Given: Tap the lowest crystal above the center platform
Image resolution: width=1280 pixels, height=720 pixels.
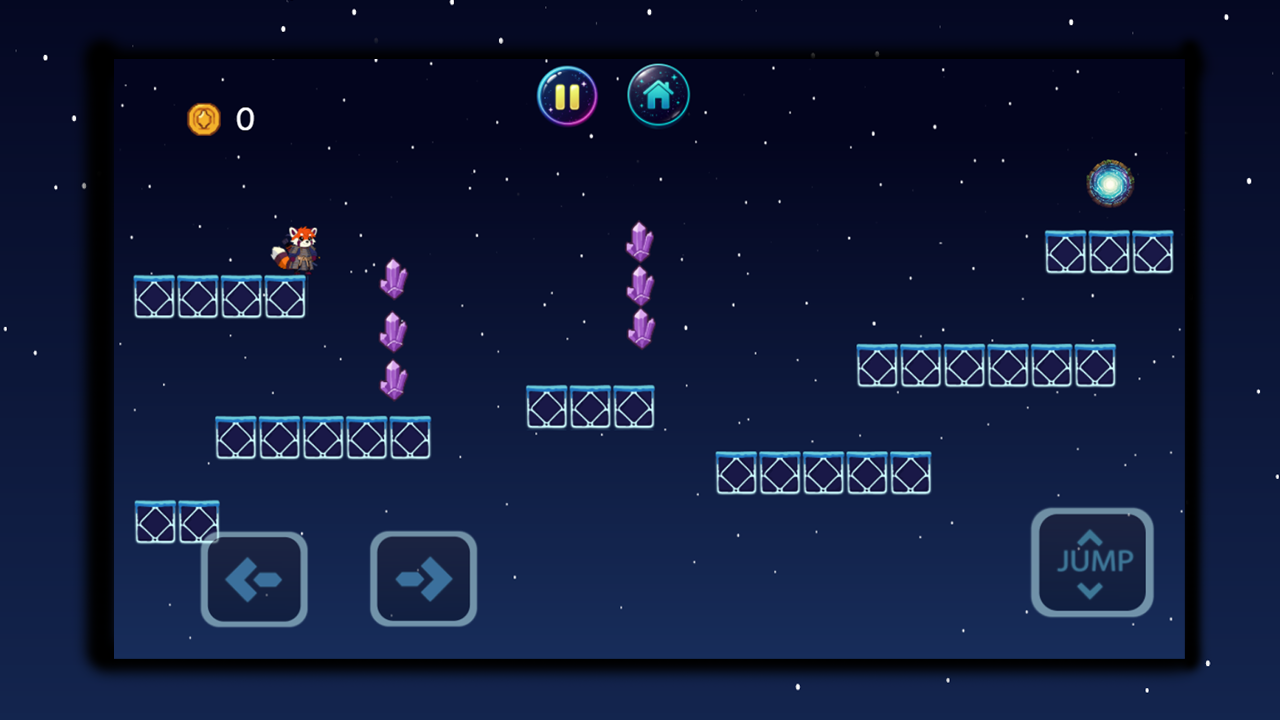Looking at the screenshot, I should [642, 330].
